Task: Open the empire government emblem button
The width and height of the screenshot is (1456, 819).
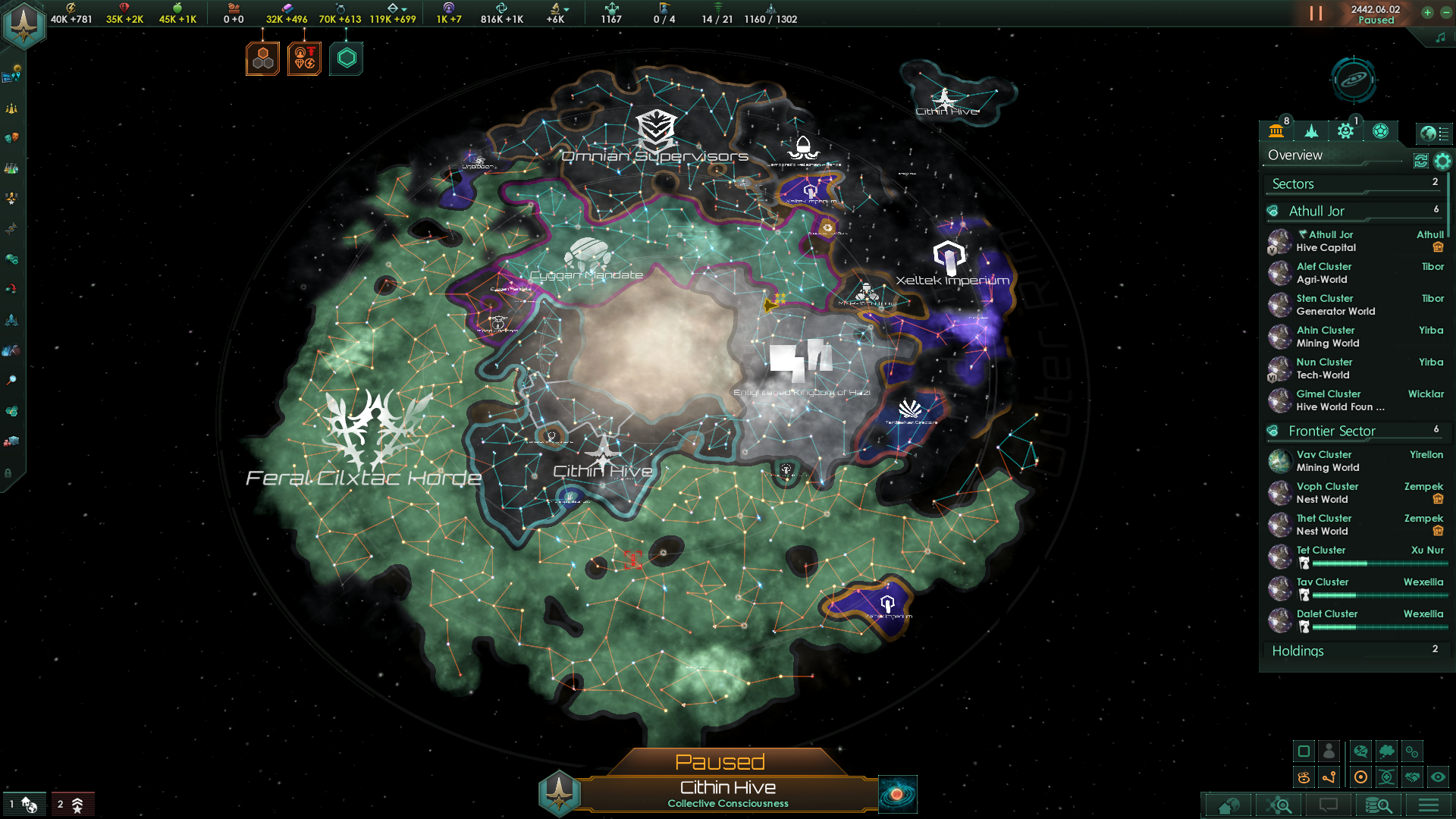Action: [24, 24]
